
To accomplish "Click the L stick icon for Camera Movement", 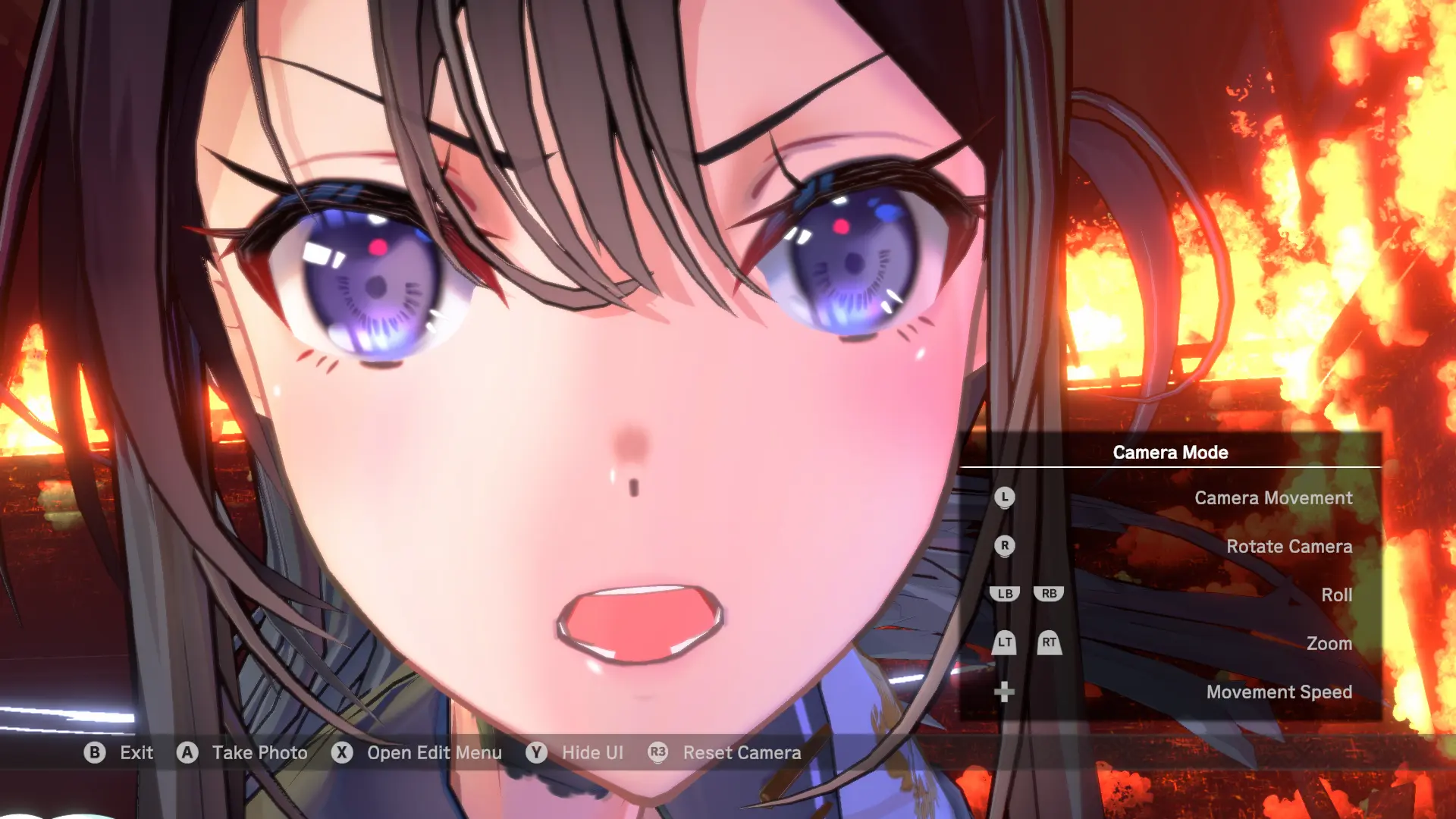I will 1006,498.
